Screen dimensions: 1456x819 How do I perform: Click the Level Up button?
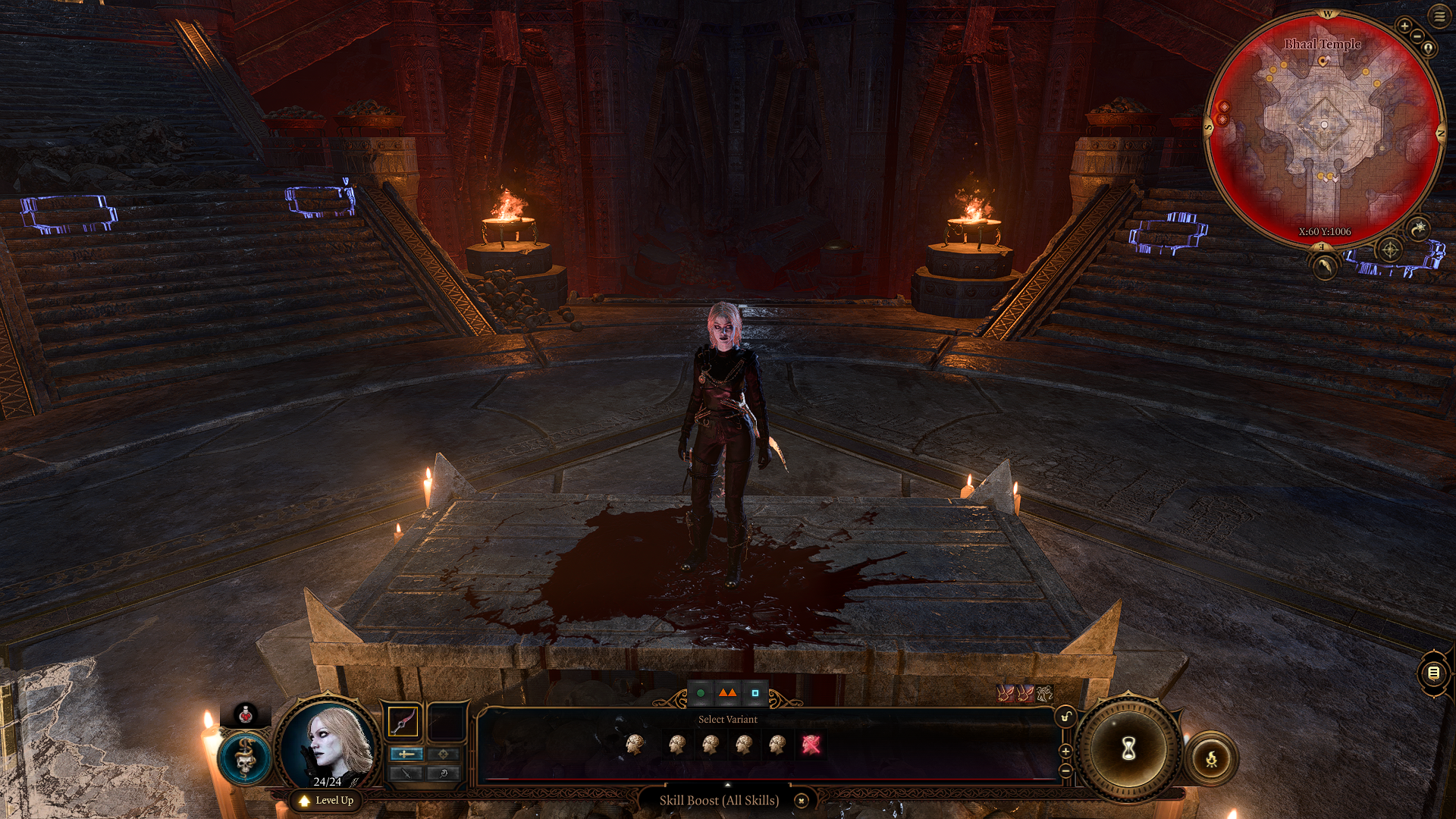[x=326, y=801]
